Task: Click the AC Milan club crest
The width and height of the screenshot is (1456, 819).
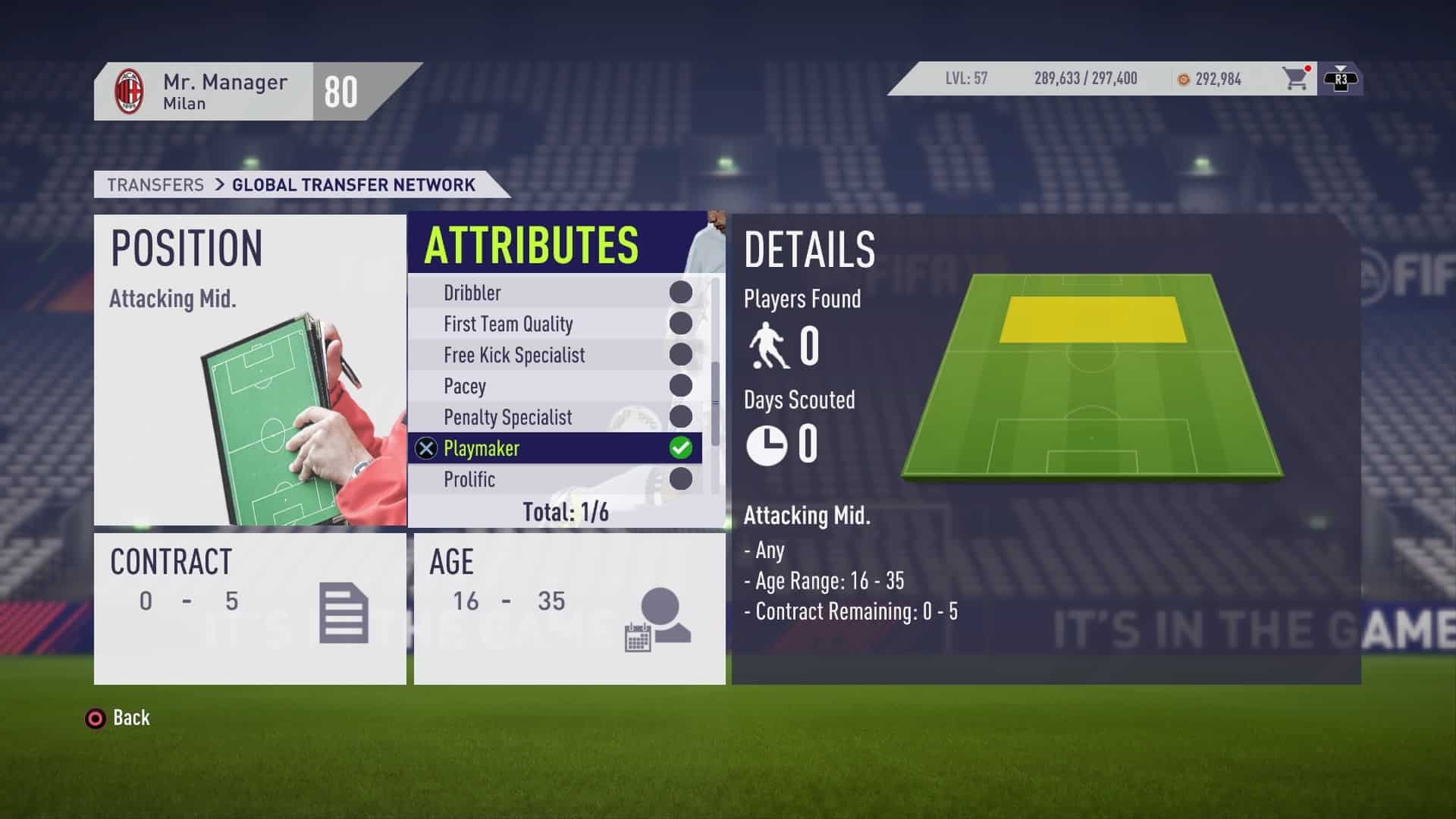Action: [x=130, y=89]
